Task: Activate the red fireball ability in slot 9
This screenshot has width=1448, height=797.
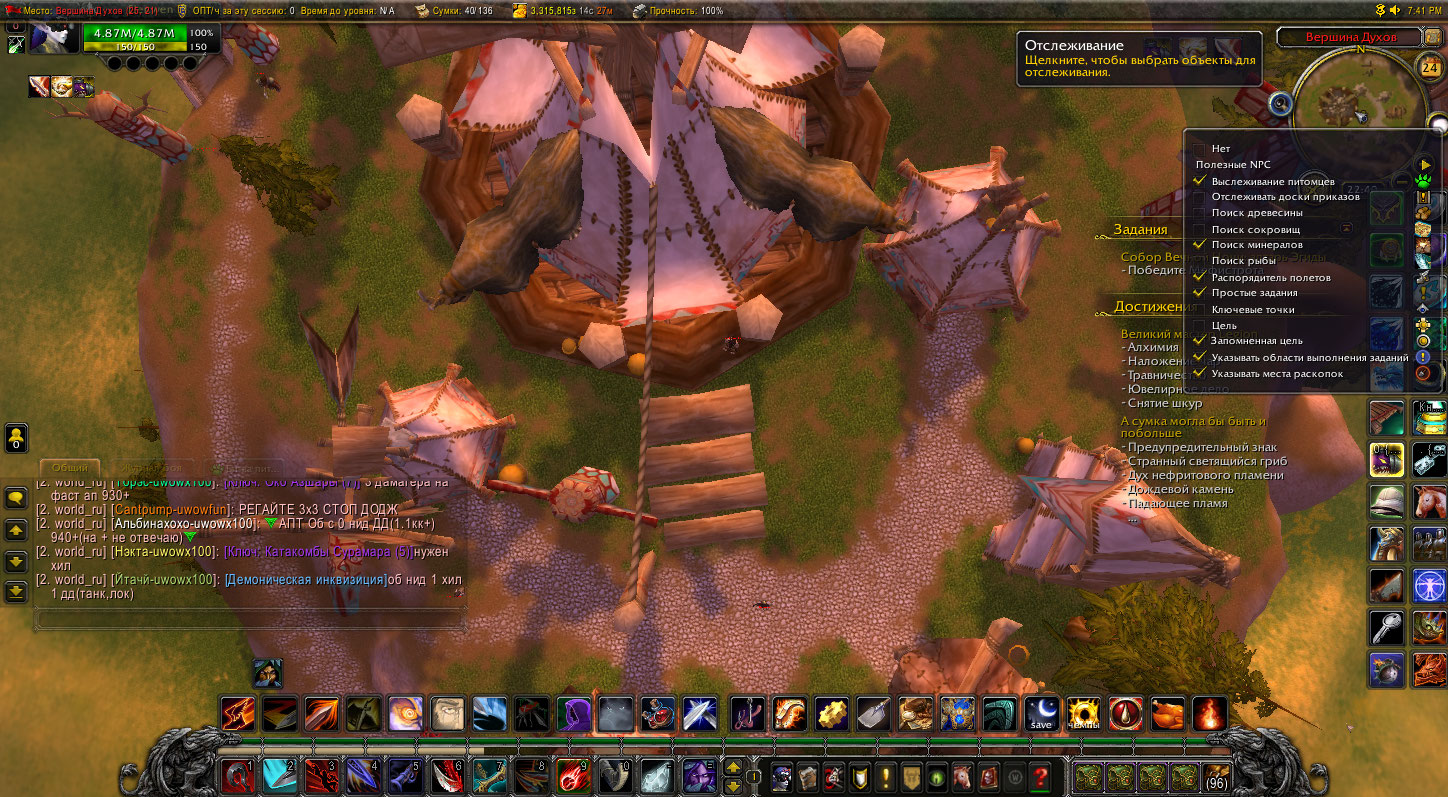Action: [573, 776]
